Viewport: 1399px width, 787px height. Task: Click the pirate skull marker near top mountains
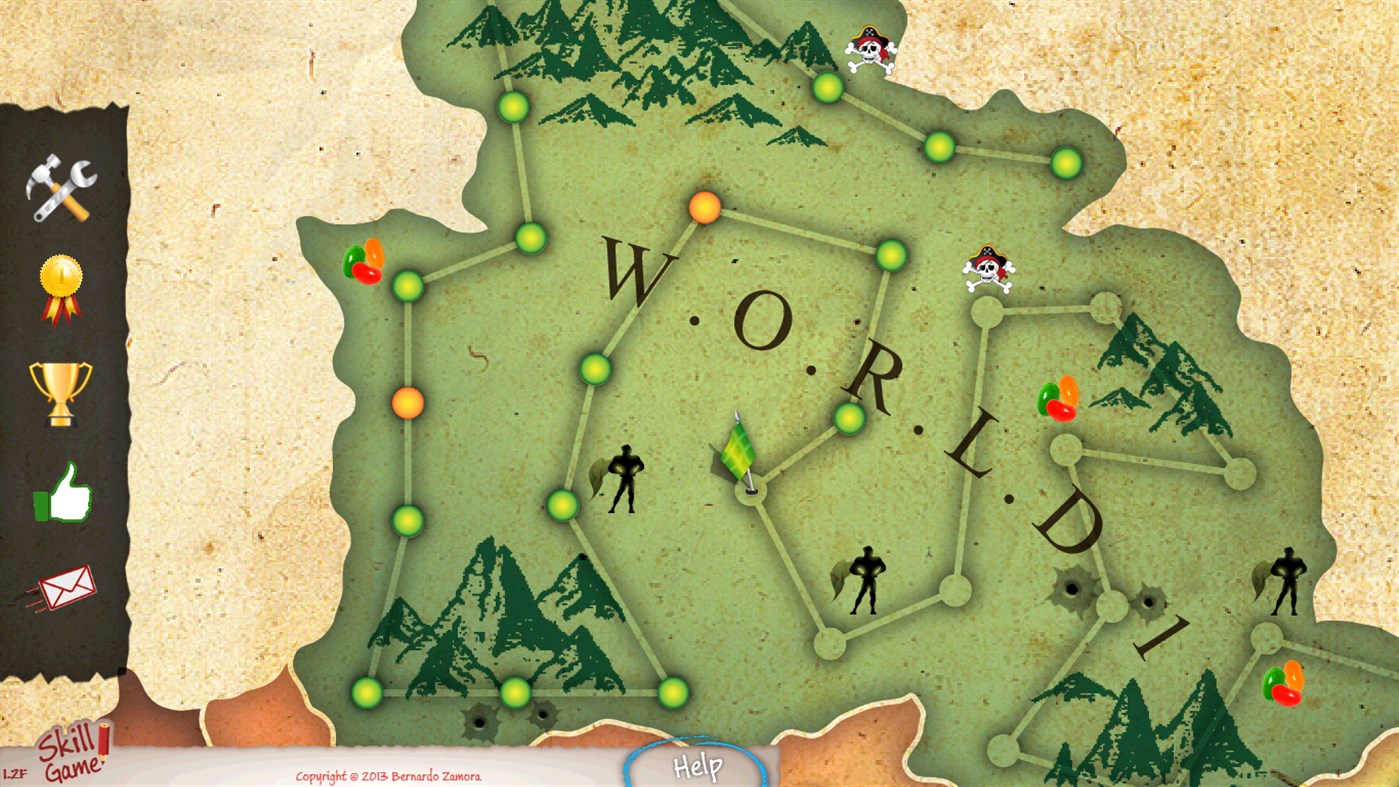pyautogui.click(x=869, y=48)
